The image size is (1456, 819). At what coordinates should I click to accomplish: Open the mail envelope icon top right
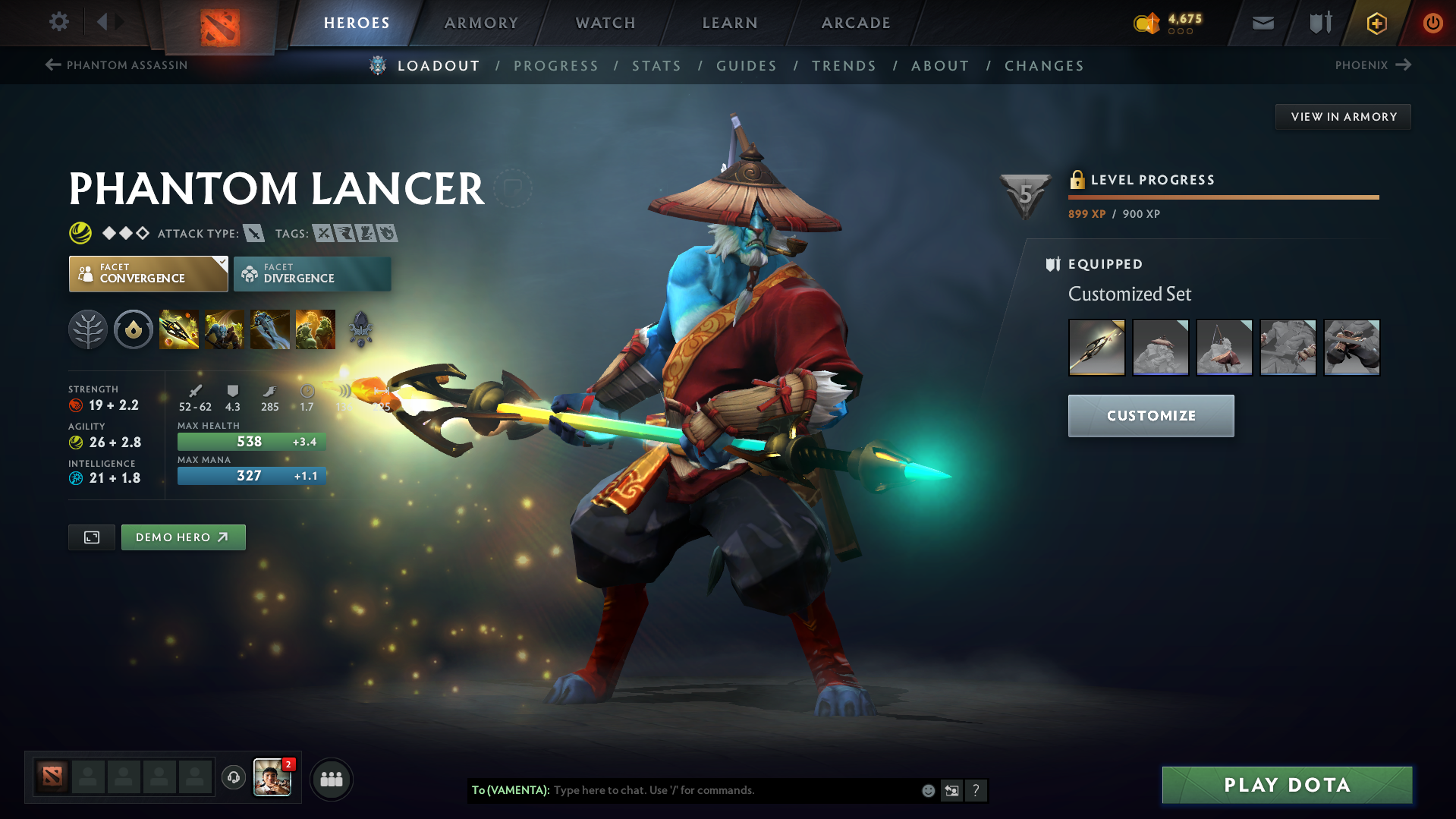click(1262, 23)
